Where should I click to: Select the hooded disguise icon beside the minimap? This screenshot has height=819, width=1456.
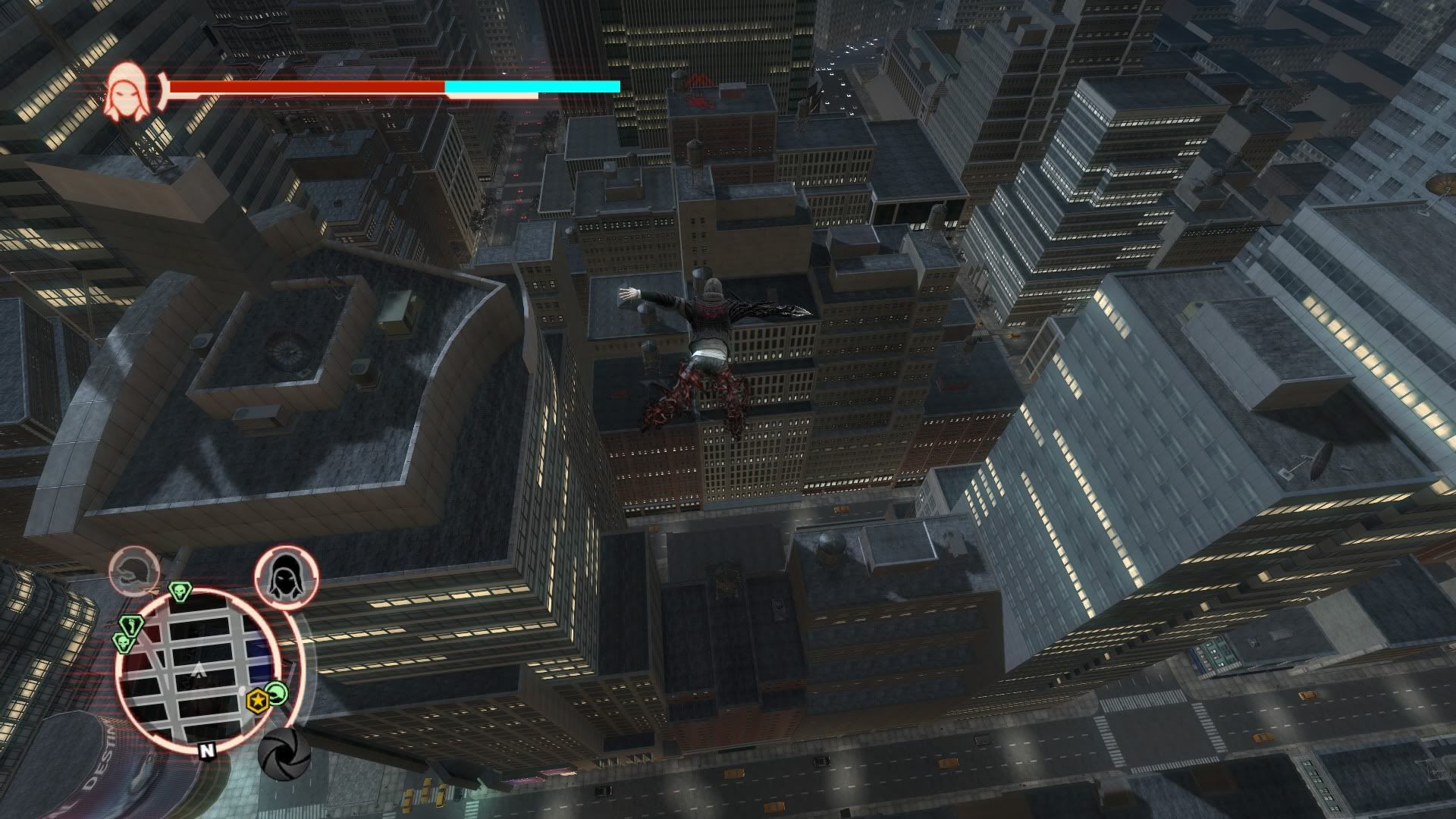click(286, 577)
